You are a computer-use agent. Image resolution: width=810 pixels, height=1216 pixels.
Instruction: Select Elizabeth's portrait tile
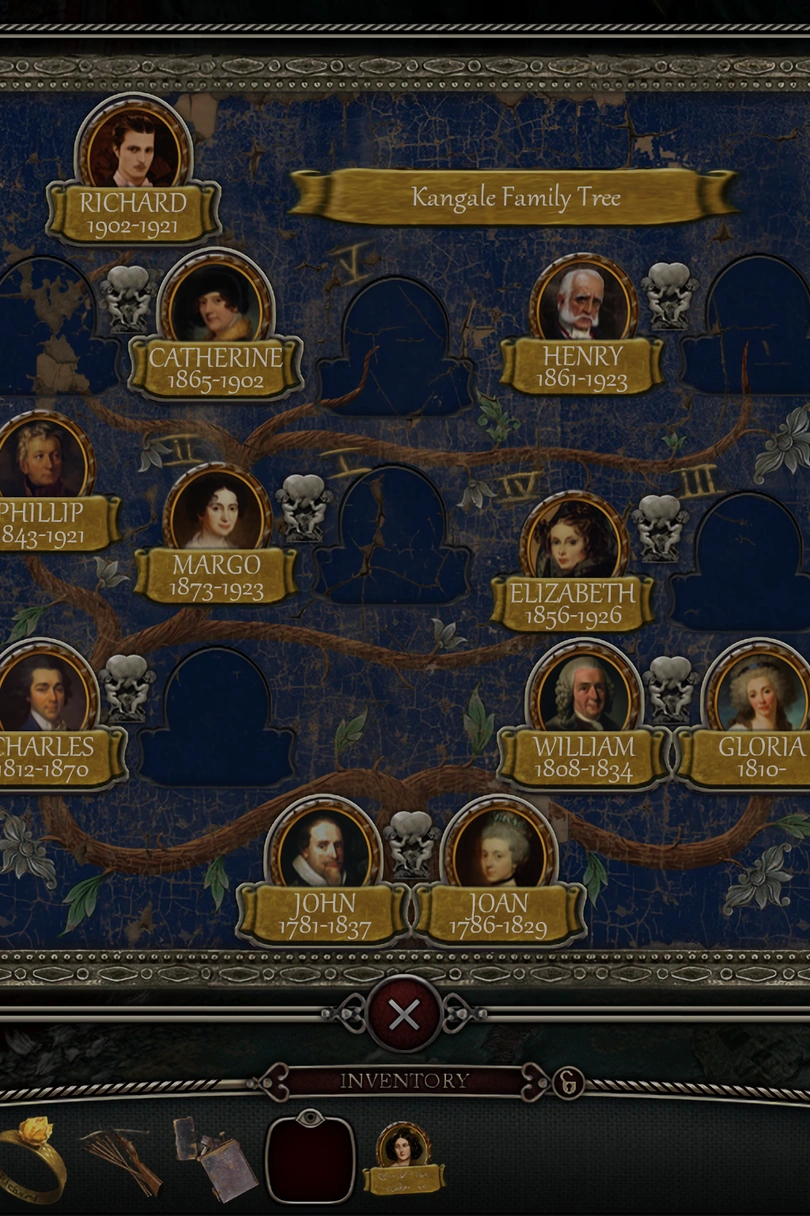click(574, 541)
